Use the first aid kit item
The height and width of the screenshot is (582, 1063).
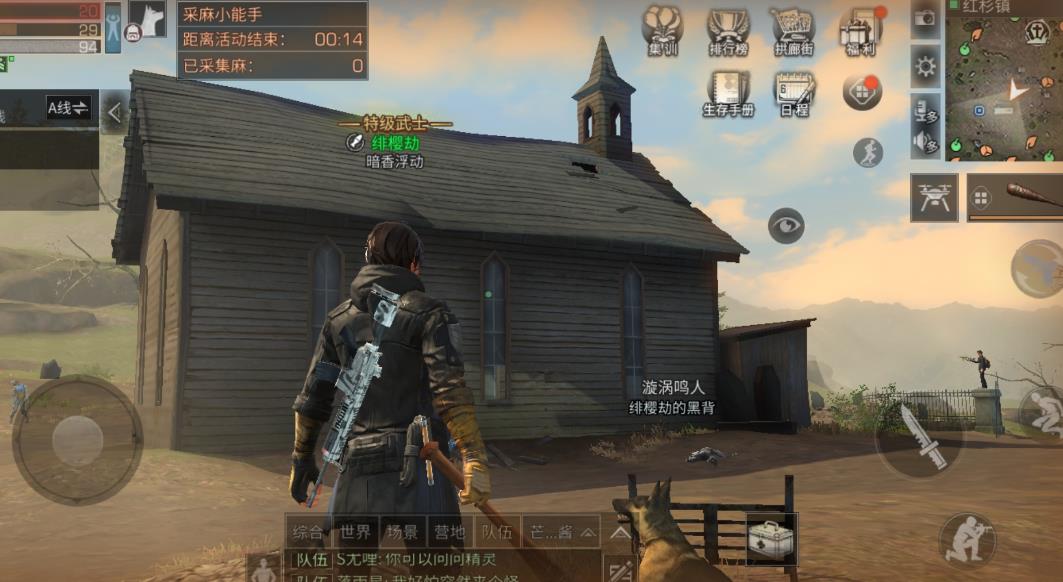coord(771,539)
